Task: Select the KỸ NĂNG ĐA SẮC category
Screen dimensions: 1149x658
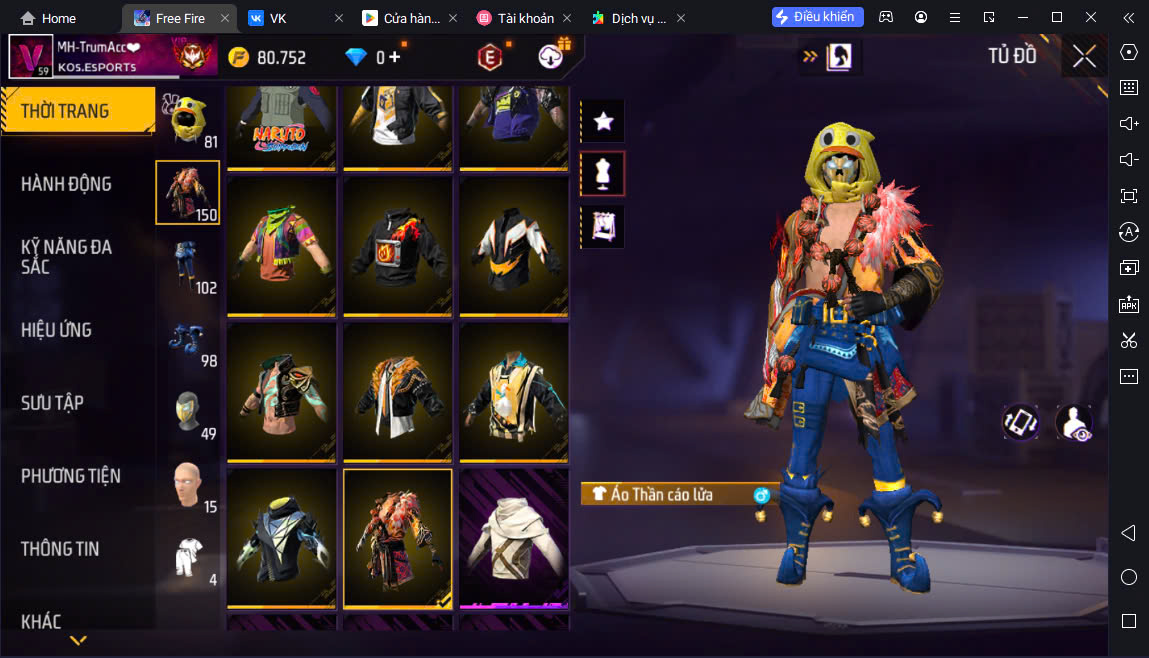Action: (x=66, y=256)
